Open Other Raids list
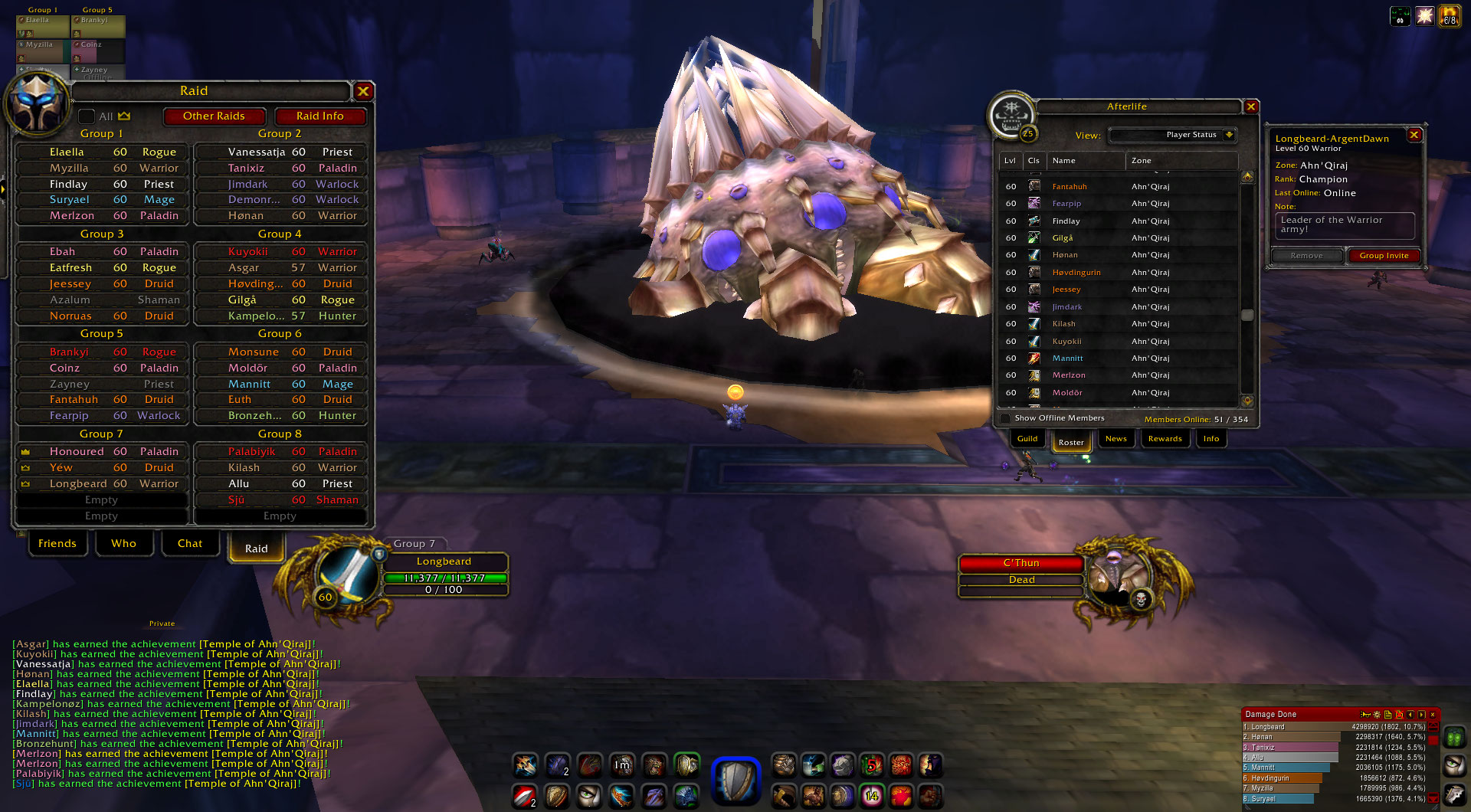This screenshot has height=812, width=1471. point(214,116)
